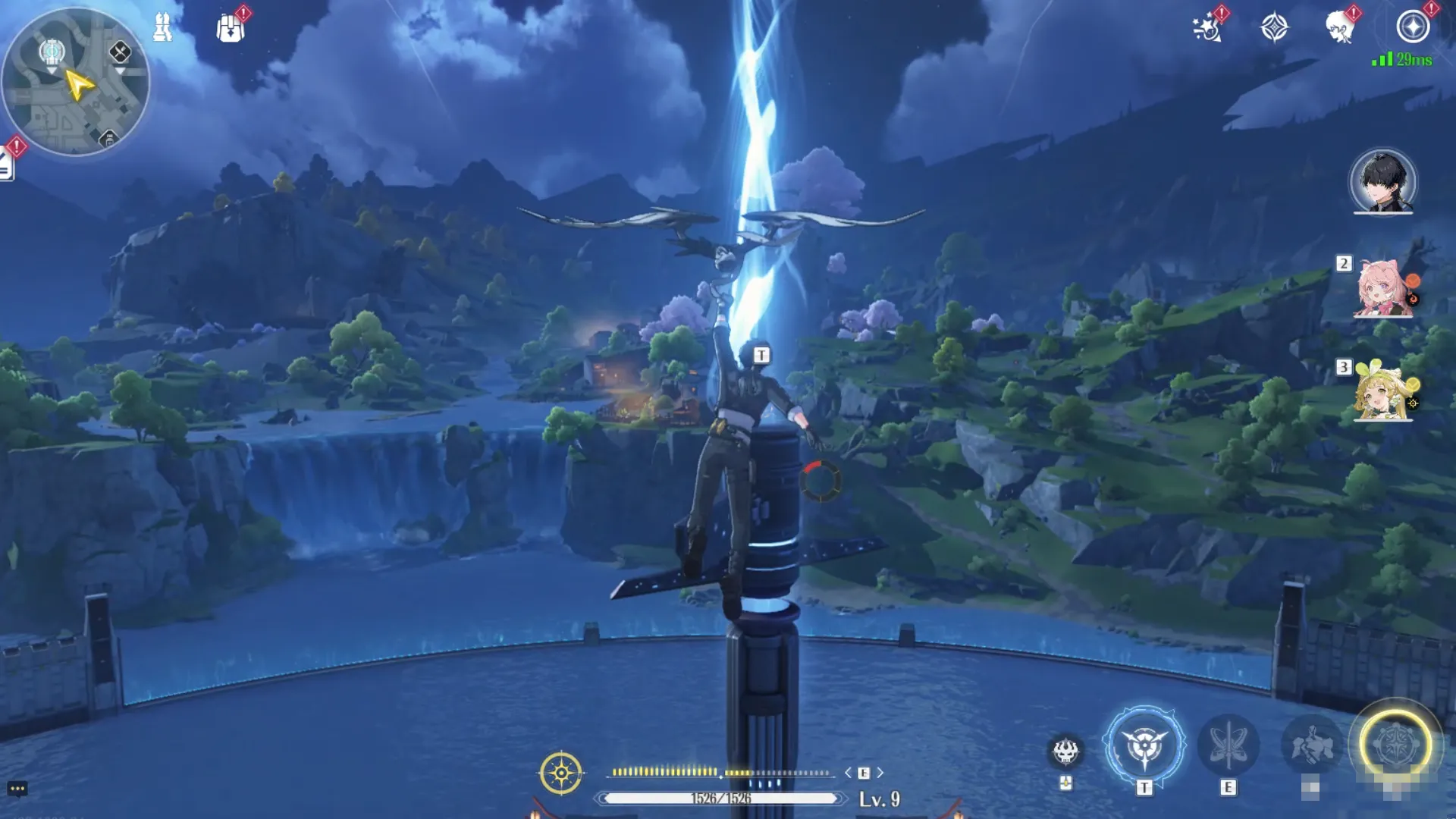
Task: Open the stars and flask events icon
Action: point(1207,28)
